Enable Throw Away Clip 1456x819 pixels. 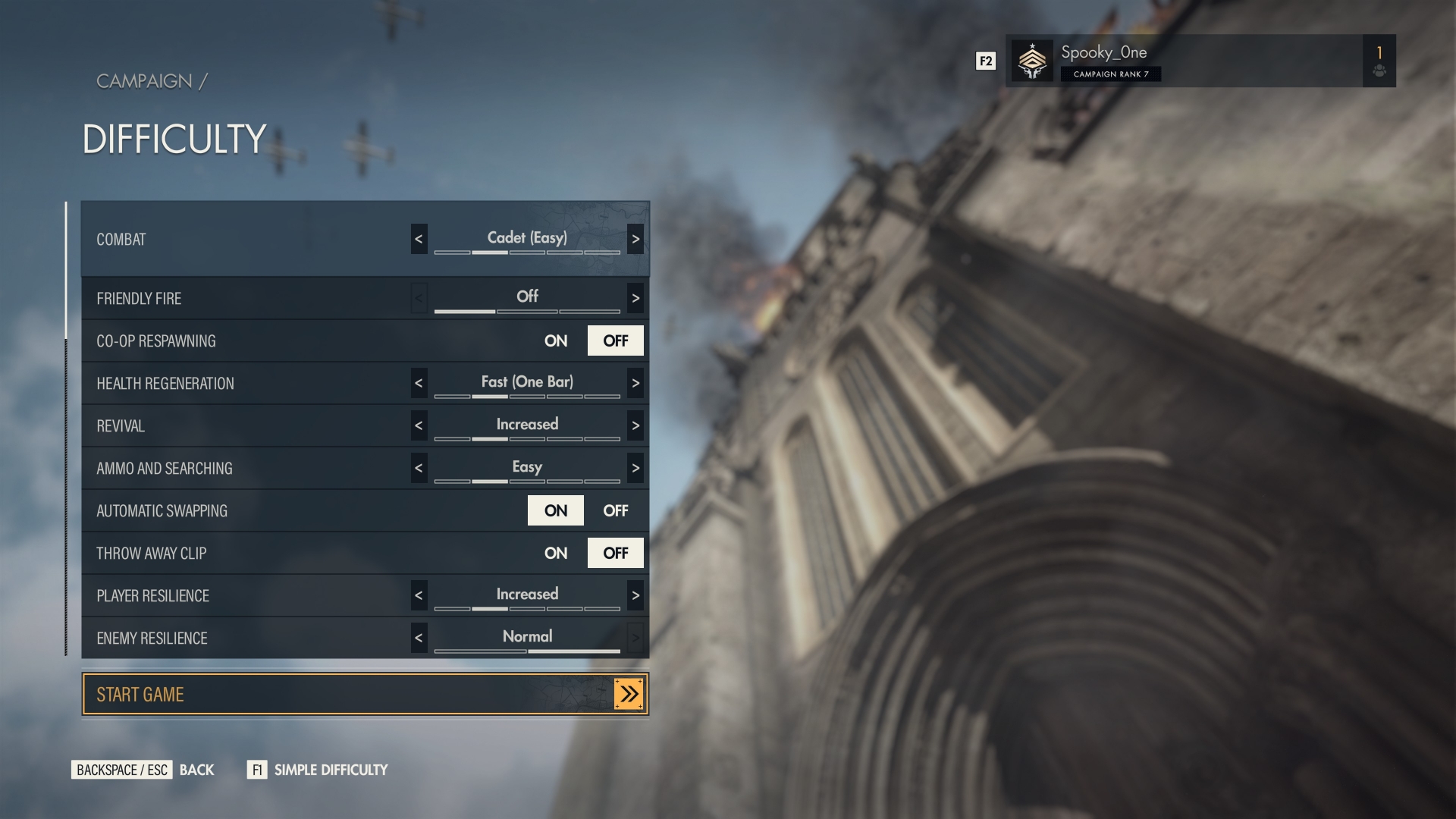pos(556,554)
